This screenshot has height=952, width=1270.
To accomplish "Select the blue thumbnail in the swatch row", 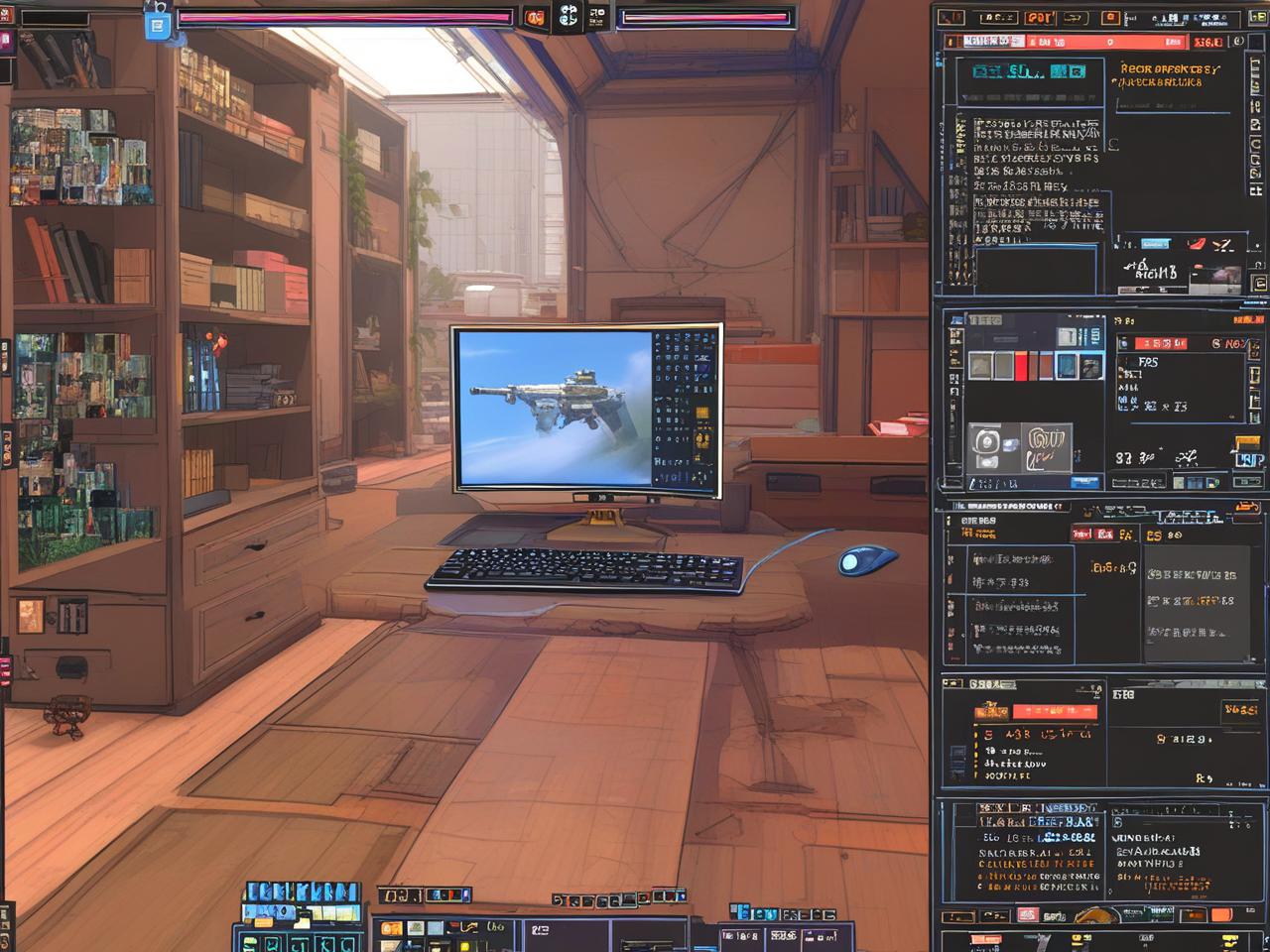I will pos(1066,366).
